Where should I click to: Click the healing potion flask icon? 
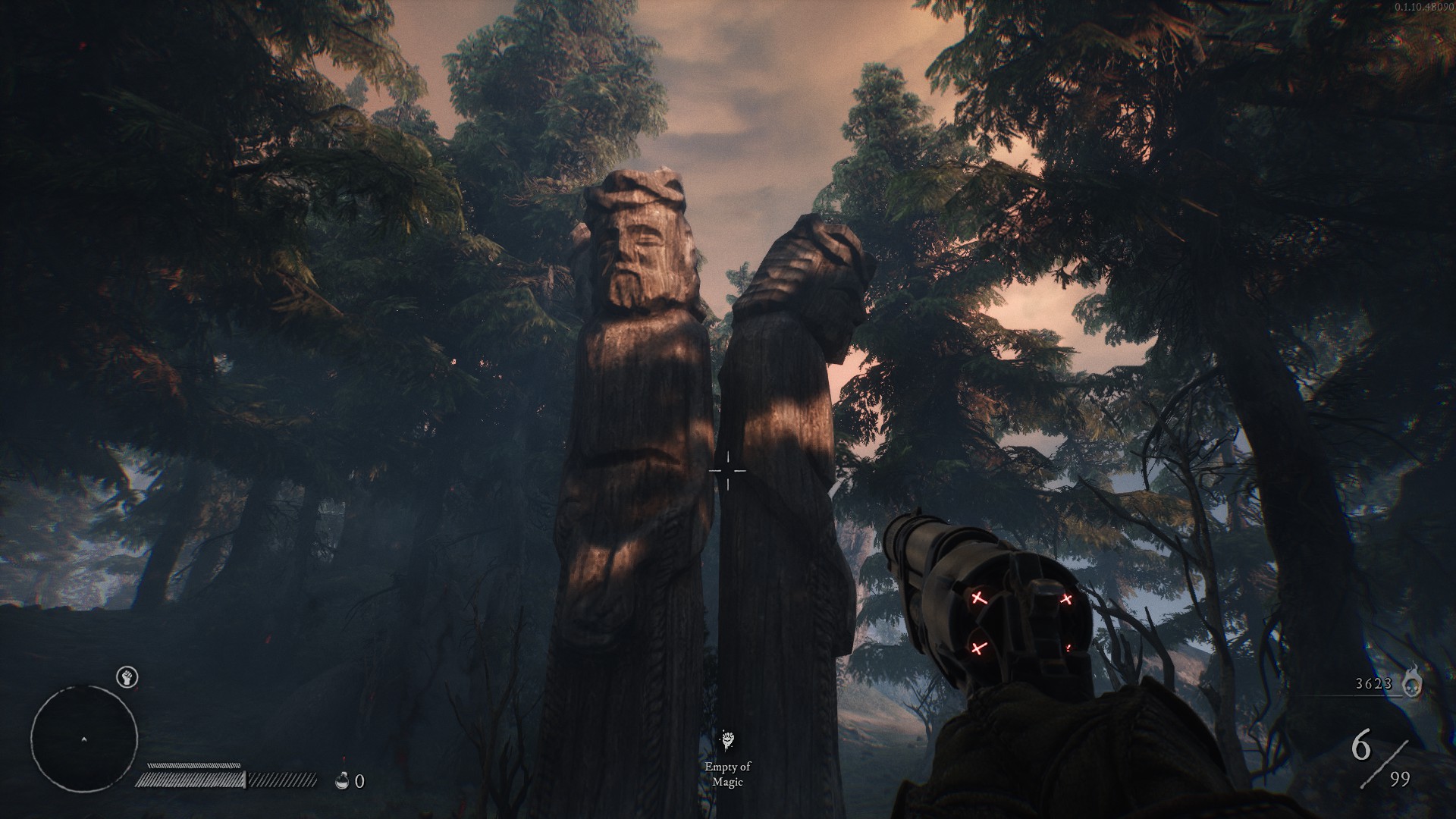tap(343, 780)
